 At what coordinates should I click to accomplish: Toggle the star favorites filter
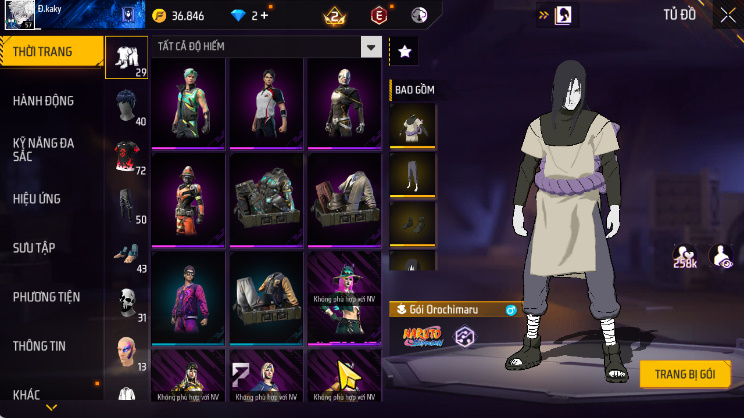click(403, 50)
